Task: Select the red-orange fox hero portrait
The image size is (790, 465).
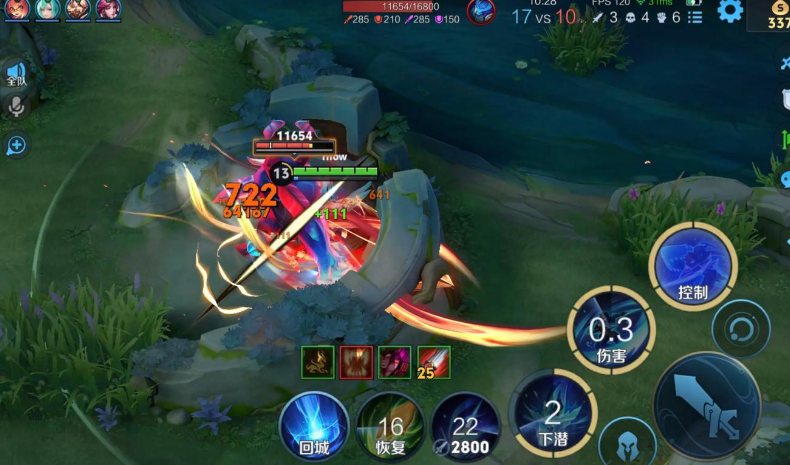Action: [17, 9]
